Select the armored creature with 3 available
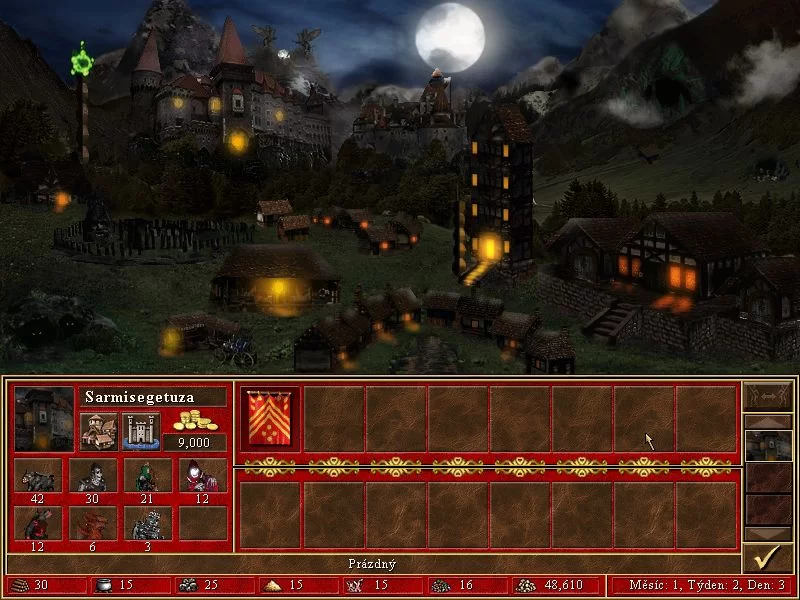 click(x=148, y=523)
